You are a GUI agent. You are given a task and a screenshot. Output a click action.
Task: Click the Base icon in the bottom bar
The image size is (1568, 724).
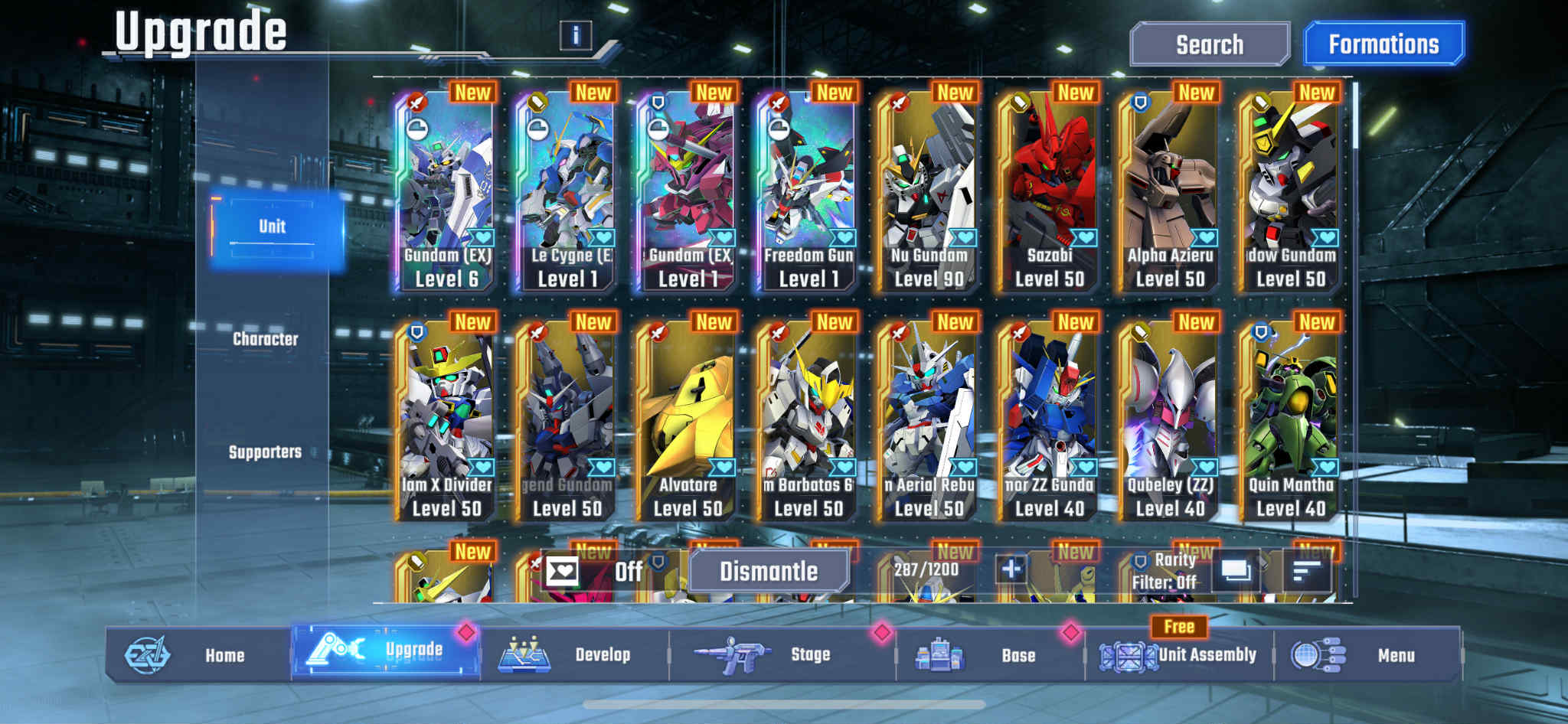pyautogui.click(x=942, y=654)
